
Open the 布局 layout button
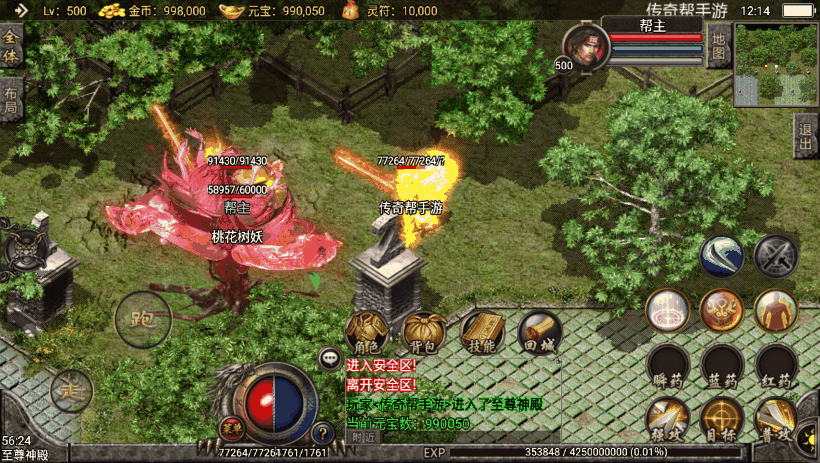coord(10,99)
